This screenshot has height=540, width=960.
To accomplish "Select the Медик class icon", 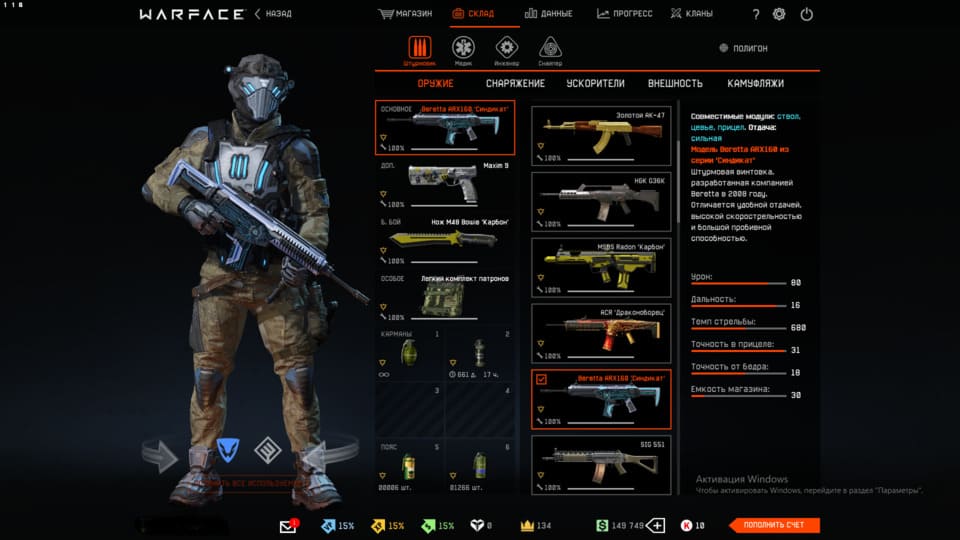I will pyautogui.click(x=463, y=48).
